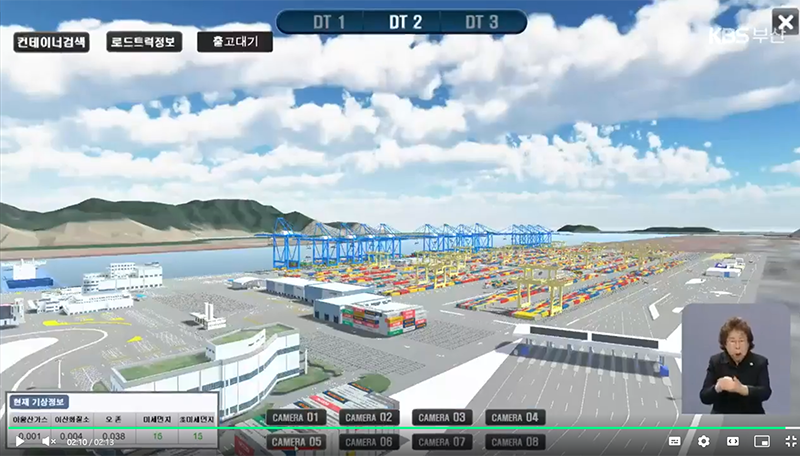Open the video player settings gear
Image resolution: width=800 pixels, height=456 pixels.
703,441
